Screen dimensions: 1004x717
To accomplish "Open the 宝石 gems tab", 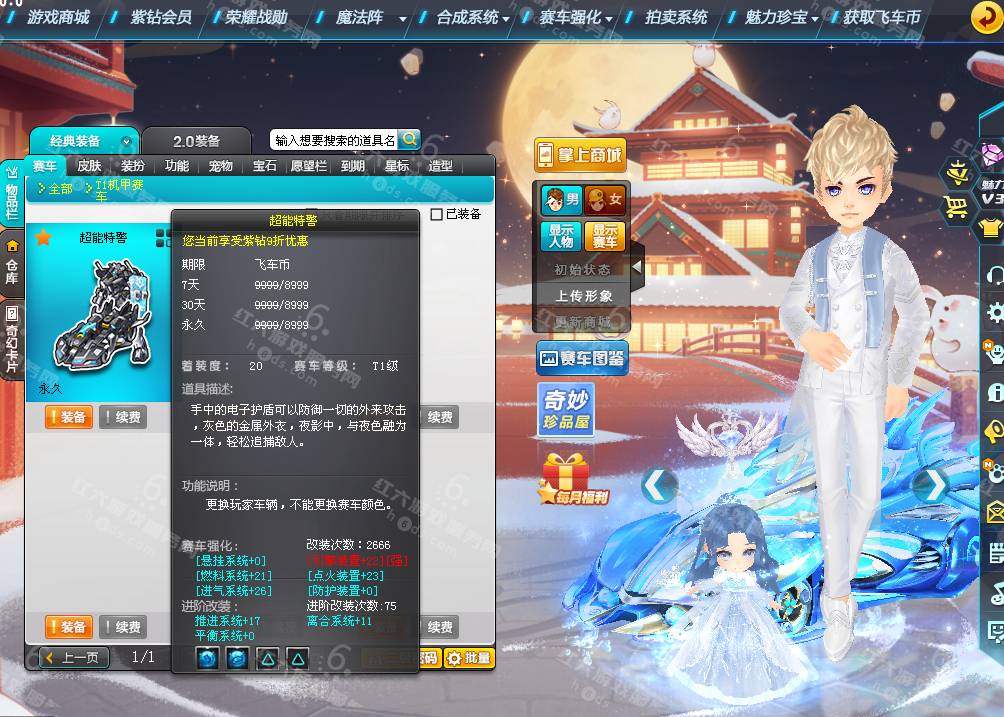I will tap(264, 166).
